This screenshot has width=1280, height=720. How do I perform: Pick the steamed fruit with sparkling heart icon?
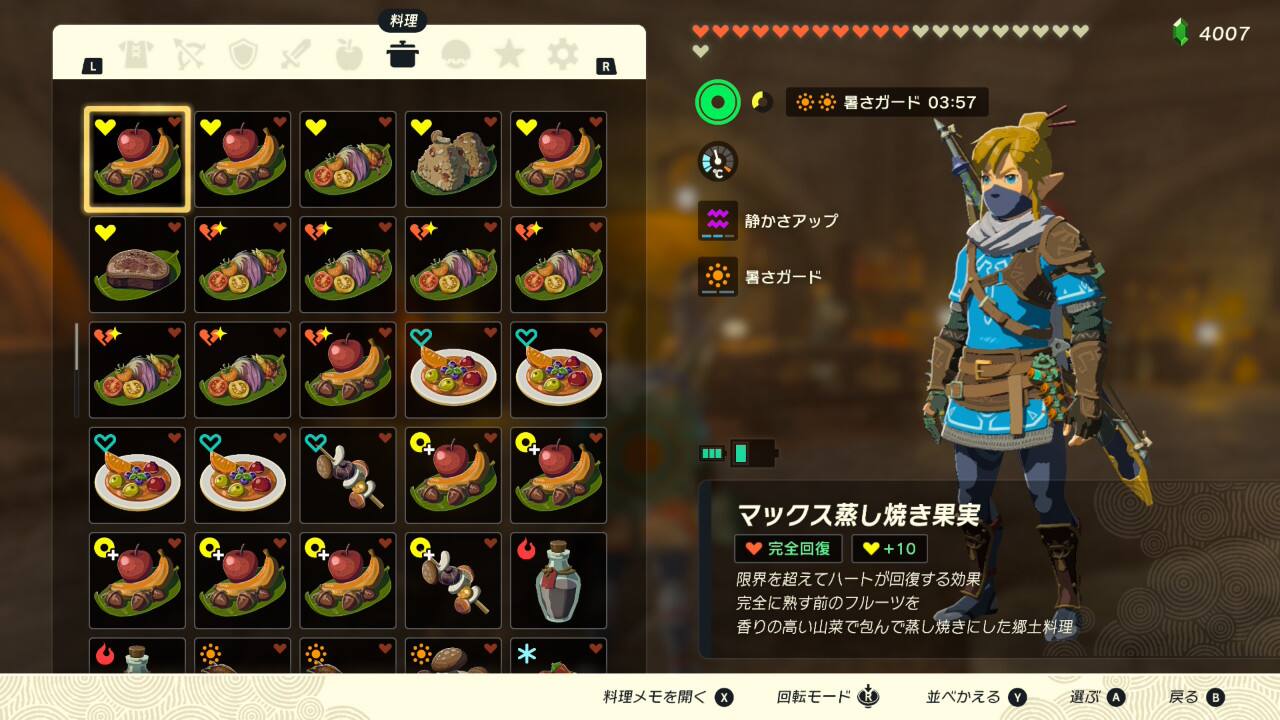348,370
